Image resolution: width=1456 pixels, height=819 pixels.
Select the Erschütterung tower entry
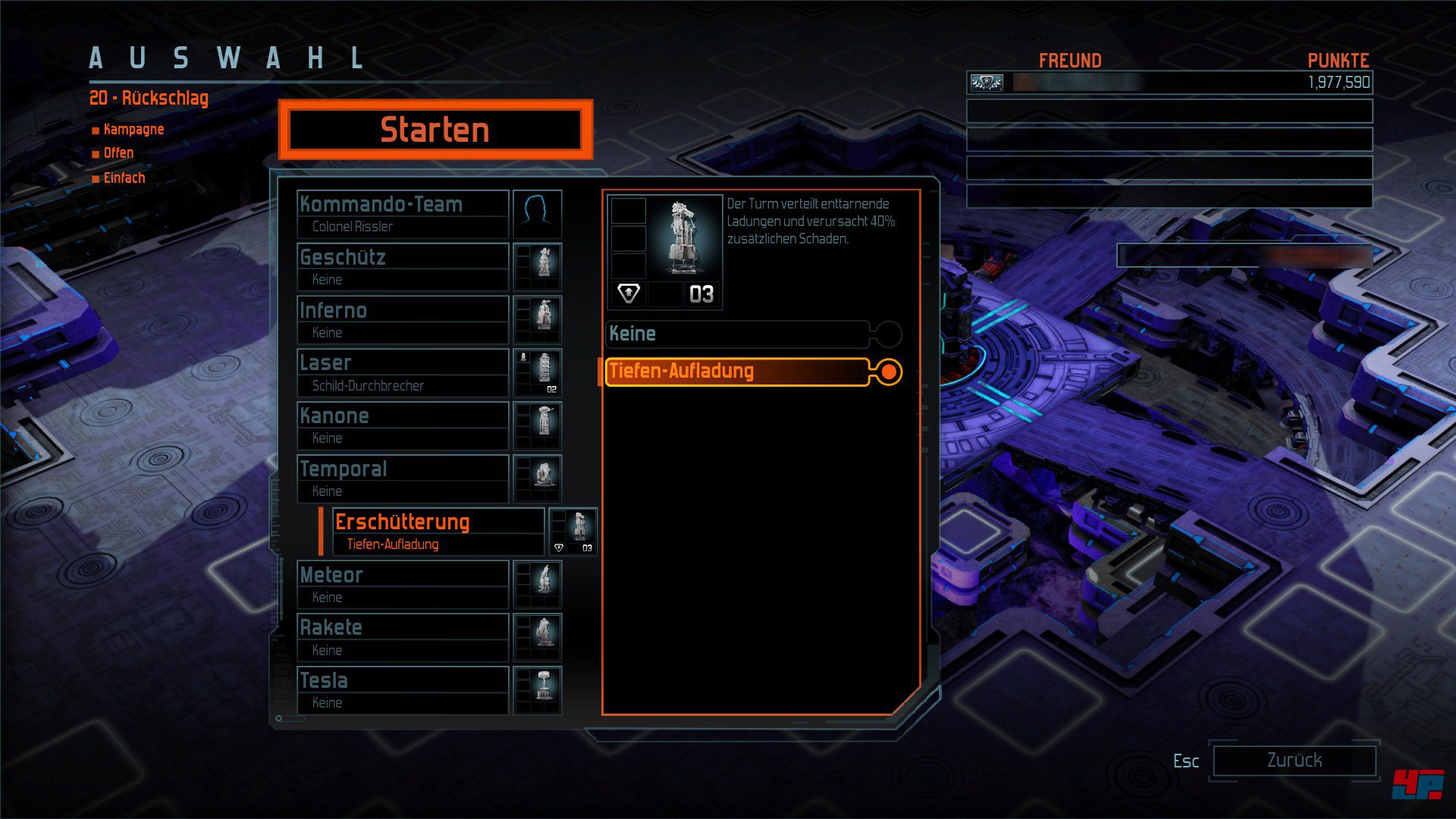pyautogui.click(x=438, y=532)
